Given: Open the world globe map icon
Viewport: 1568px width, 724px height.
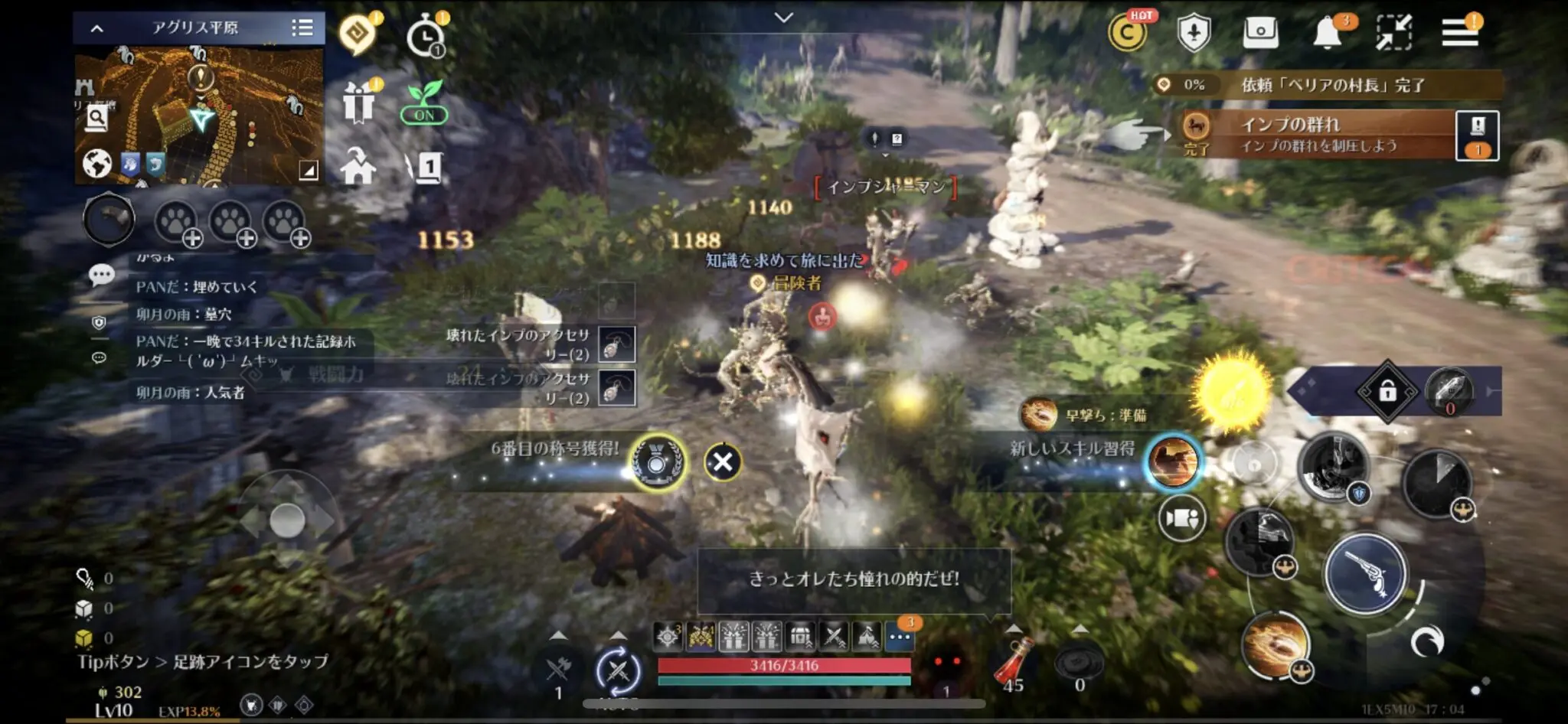Looking at the screenshot, I should click(x=96, y=163).
